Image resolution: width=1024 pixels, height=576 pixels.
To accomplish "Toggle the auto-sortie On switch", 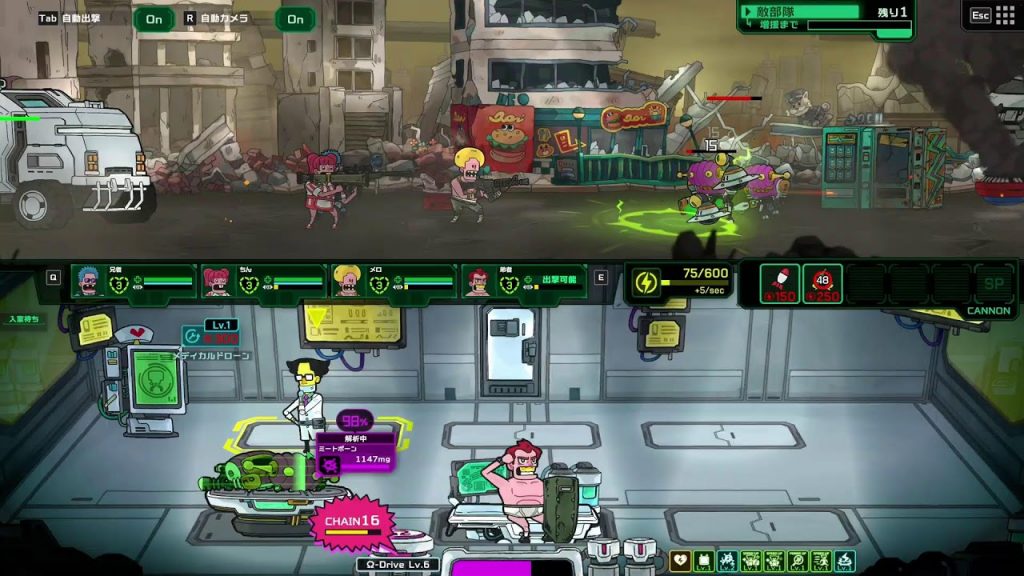I will pyautogui.click(x=154, y=19).
